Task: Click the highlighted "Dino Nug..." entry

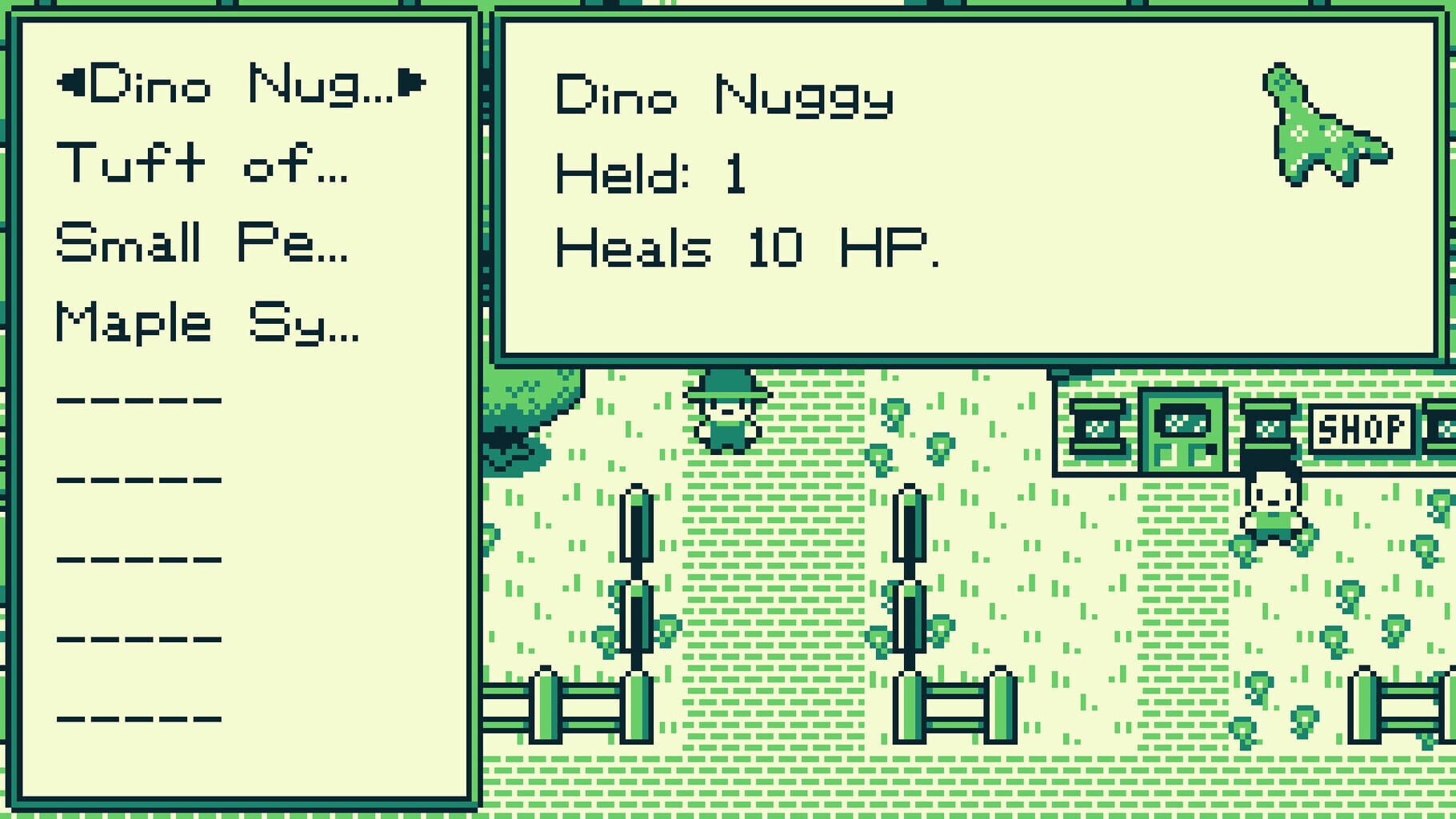Action: tap(240, 84)
